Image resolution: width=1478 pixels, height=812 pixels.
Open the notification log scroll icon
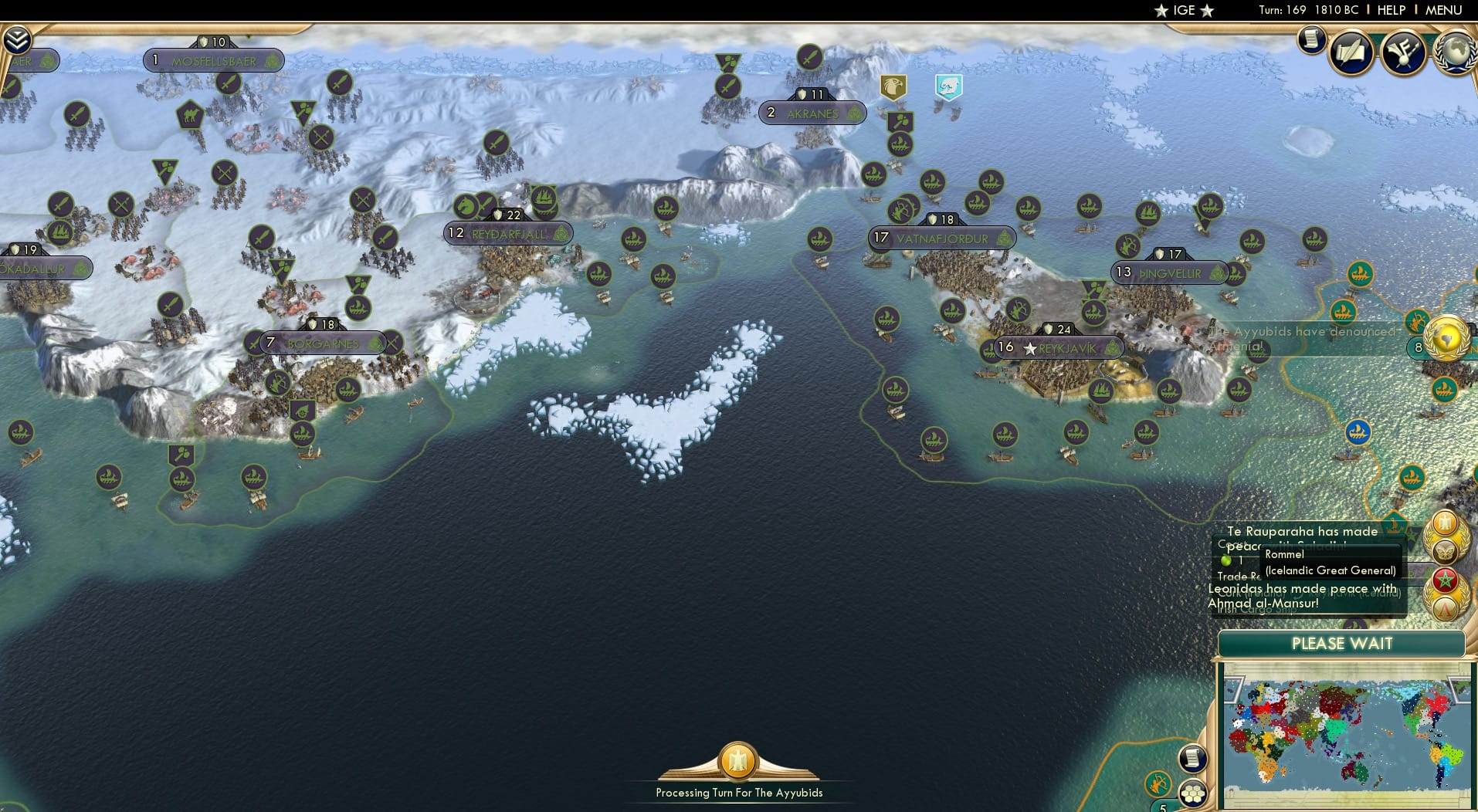click(1311, 39)
